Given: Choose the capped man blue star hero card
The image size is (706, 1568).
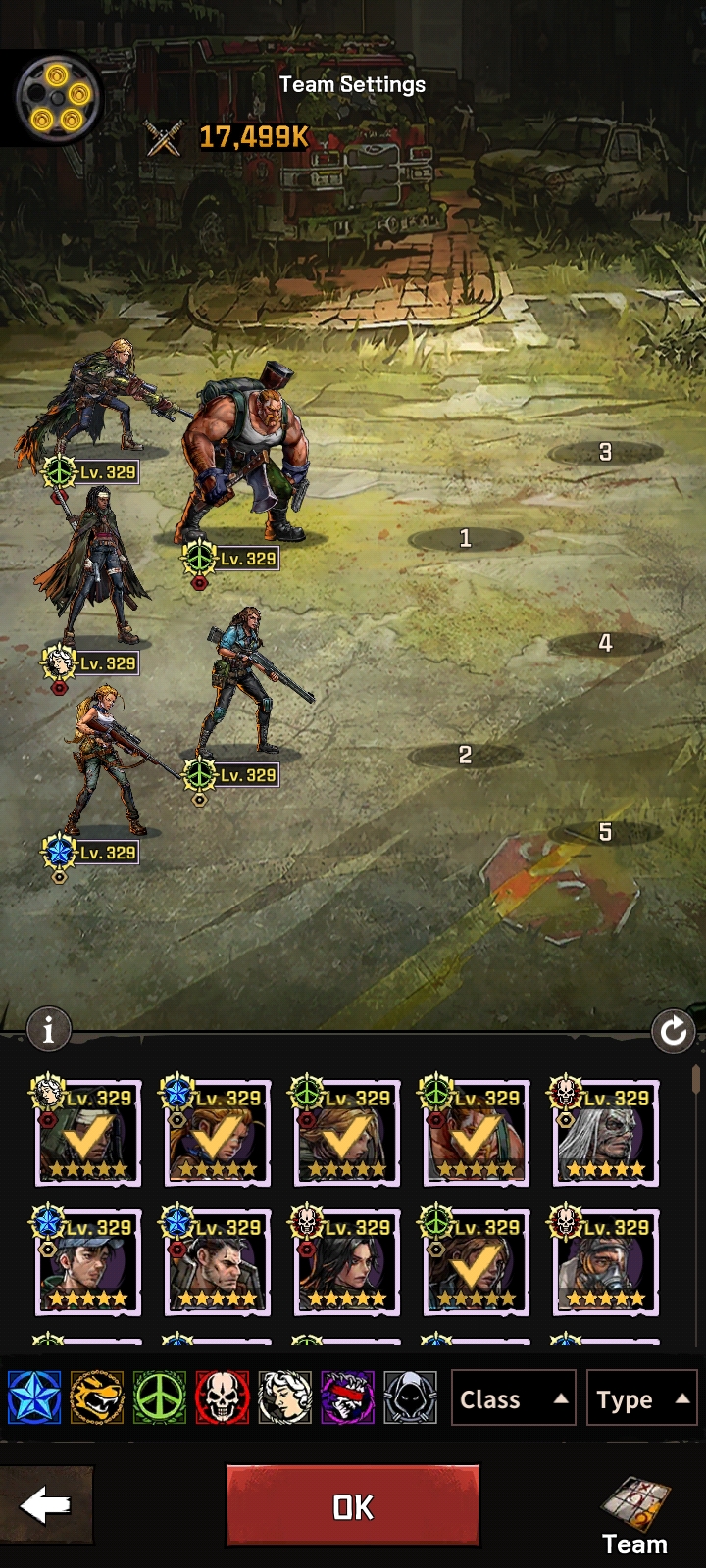Looking at the screenshot, I should click(88, 1263).
